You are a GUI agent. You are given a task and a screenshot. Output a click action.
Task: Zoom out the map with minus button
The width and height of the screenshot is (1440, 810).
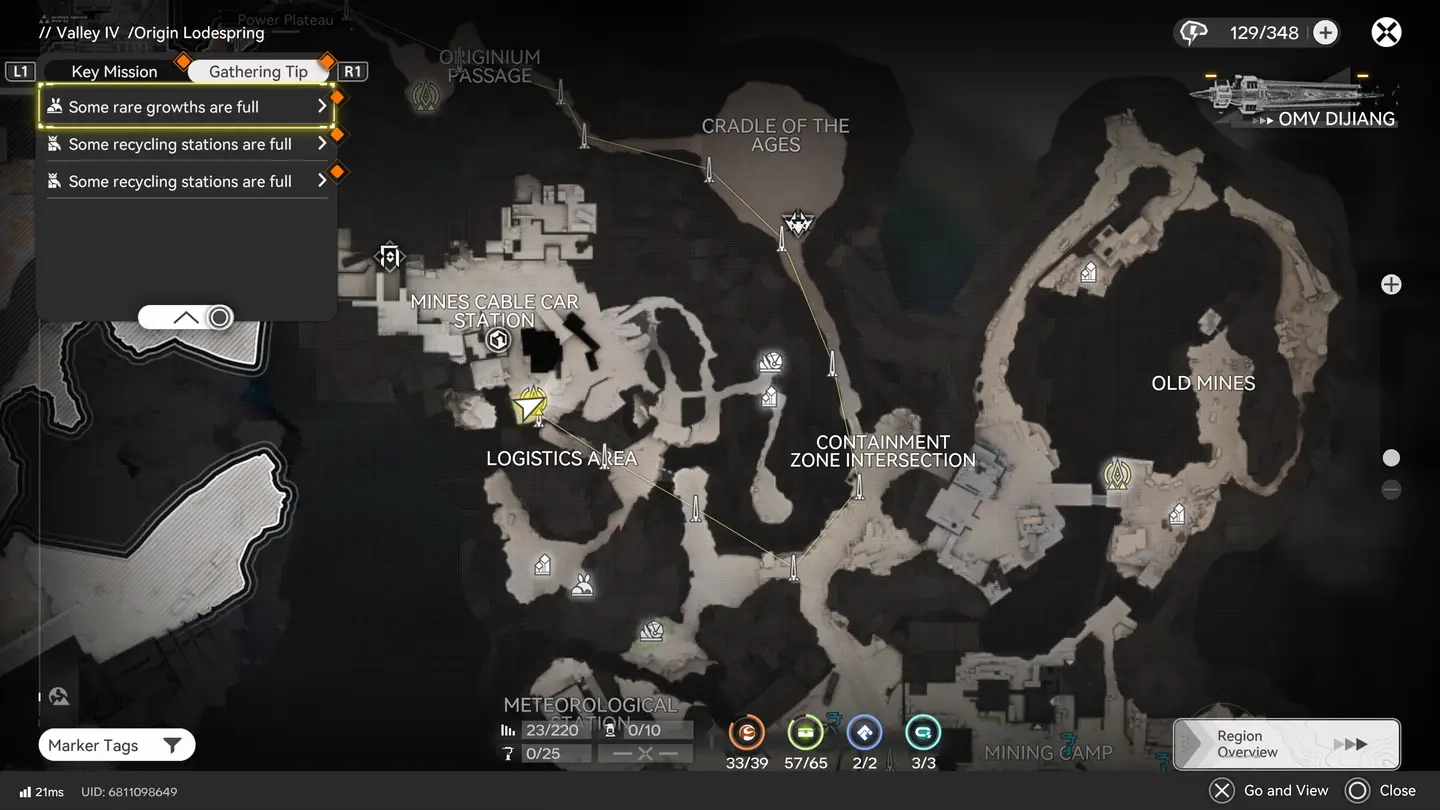1391,490
